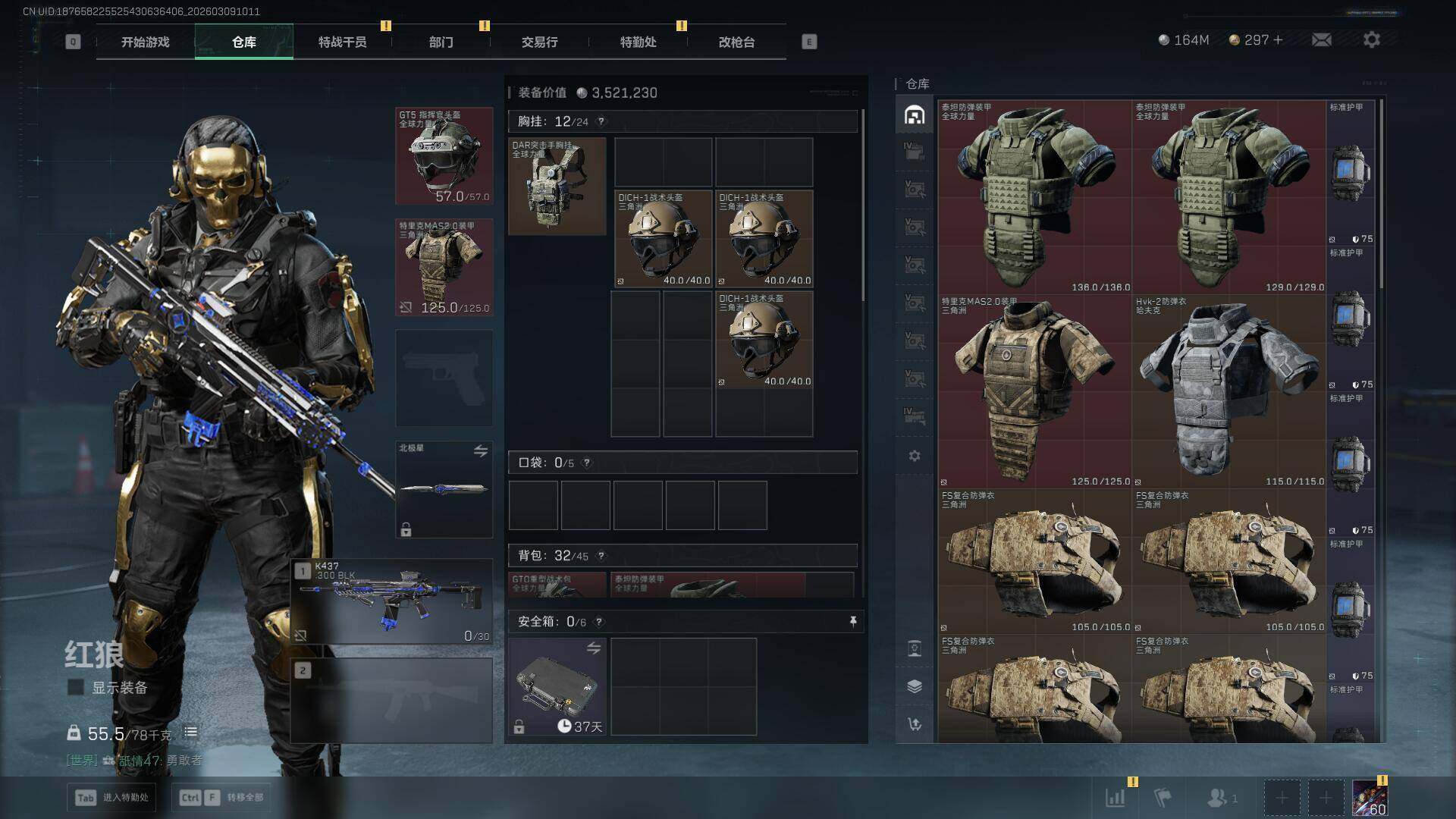Viewport: 1456px width, 819px height.
Task: Go to the 部门 tab
Action: [441, 42]
